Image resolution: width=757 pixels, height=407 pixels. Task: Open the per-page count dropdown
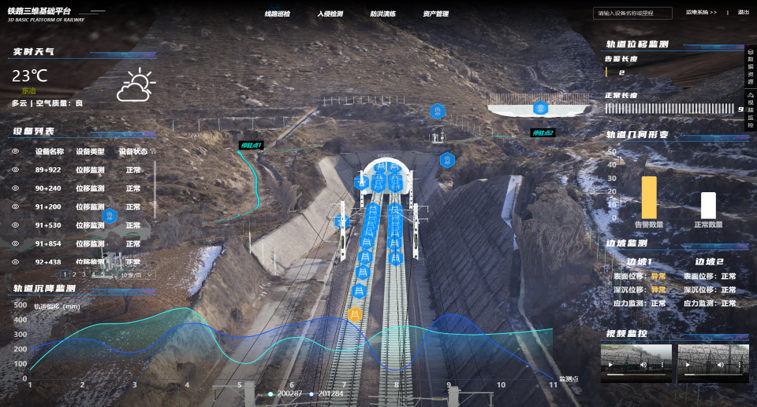(x=136, y=275)
